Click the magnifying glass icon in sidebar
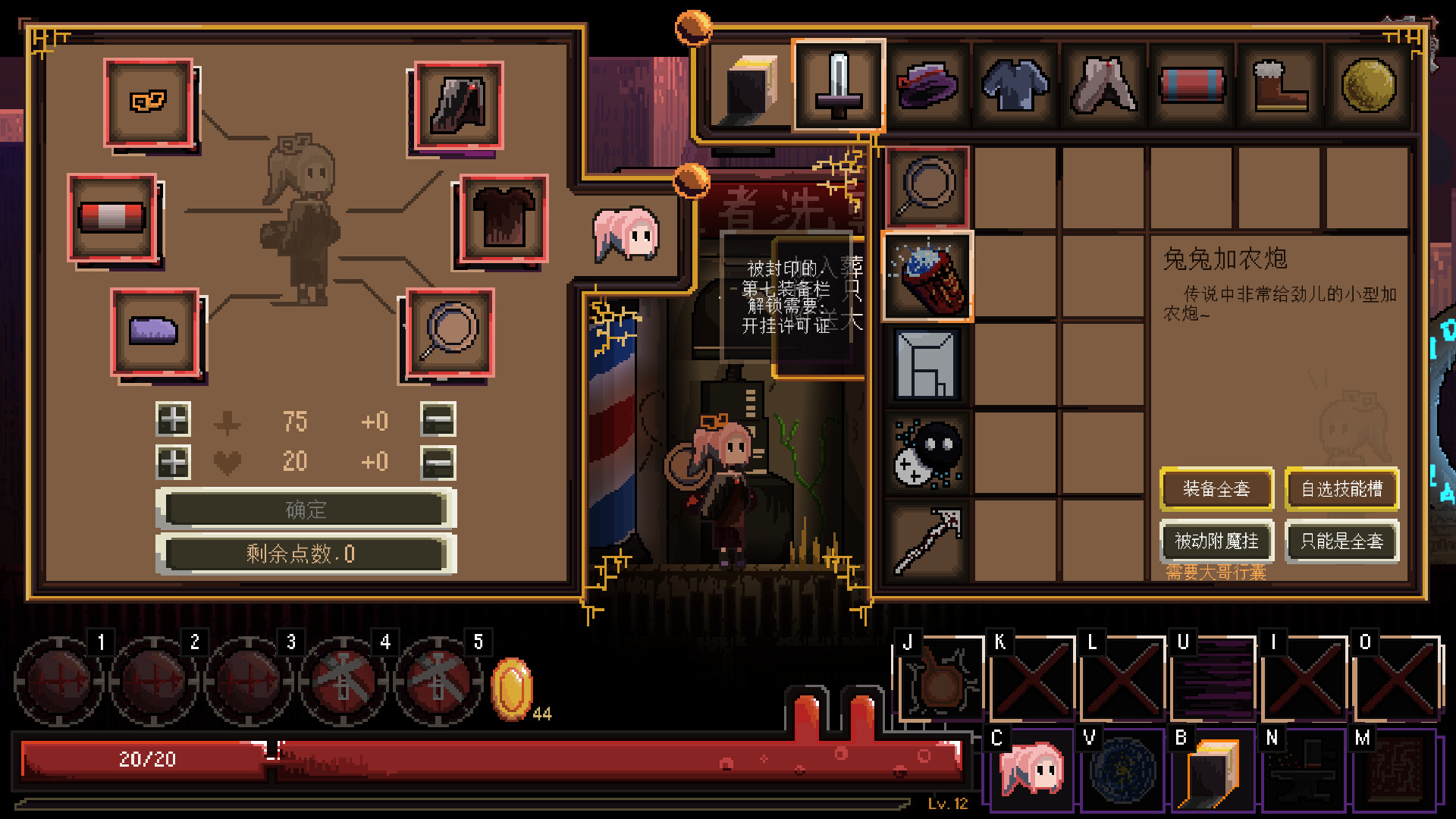 [x=927, y=187]
